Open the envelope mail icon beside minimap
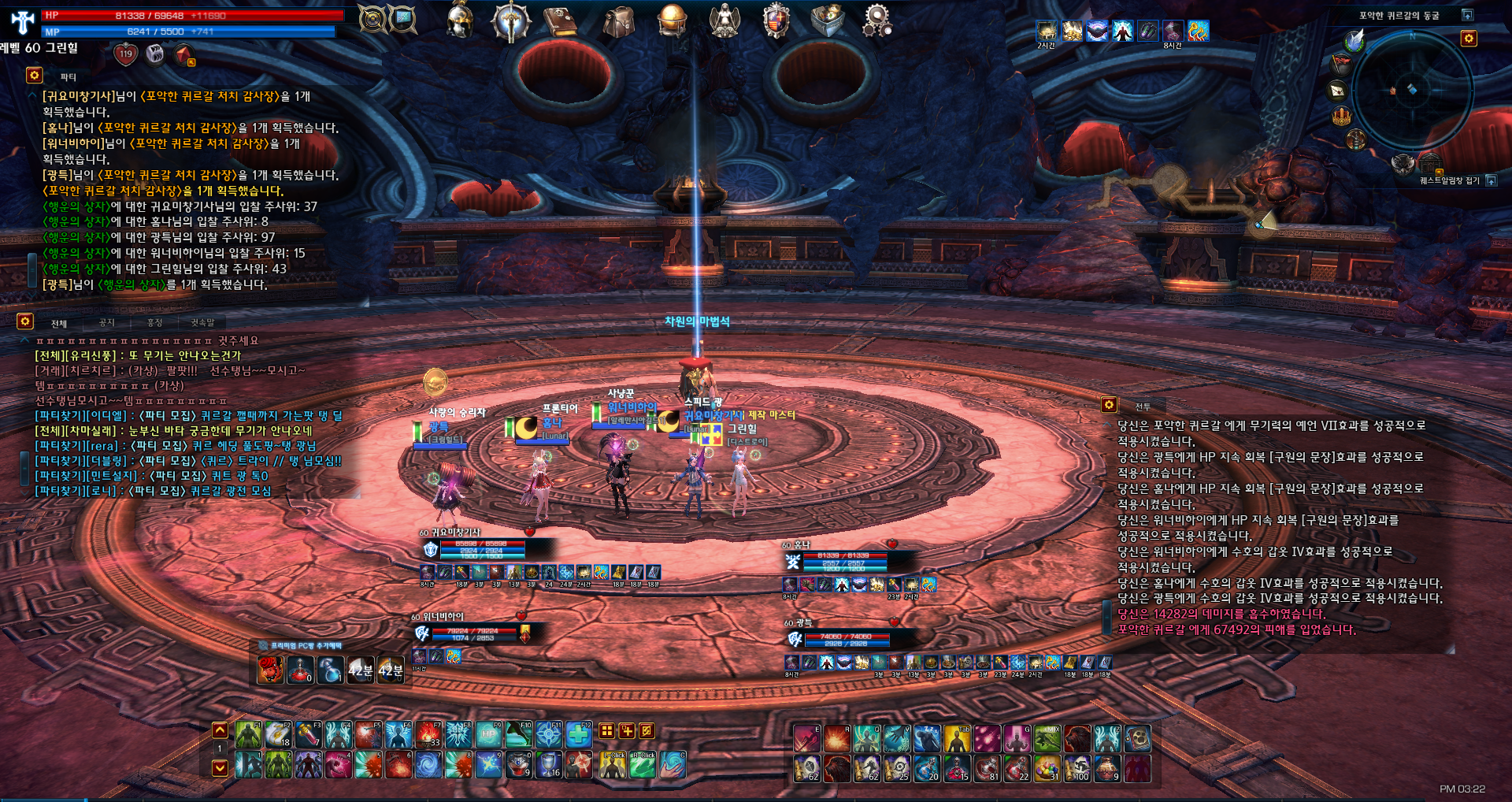 coord(1338,90)
